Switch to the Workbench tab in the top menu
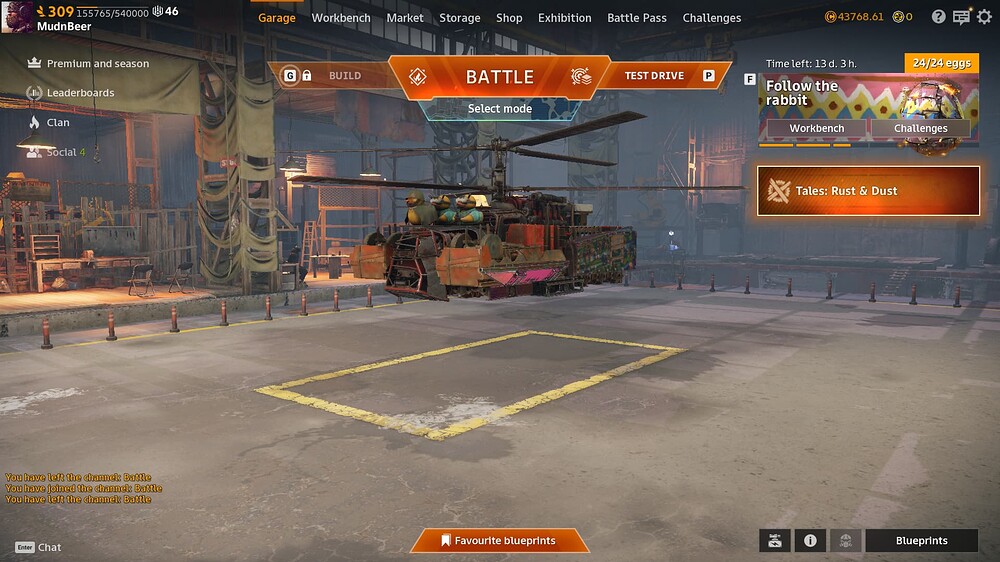1000x562 pixels. (341, 18)
